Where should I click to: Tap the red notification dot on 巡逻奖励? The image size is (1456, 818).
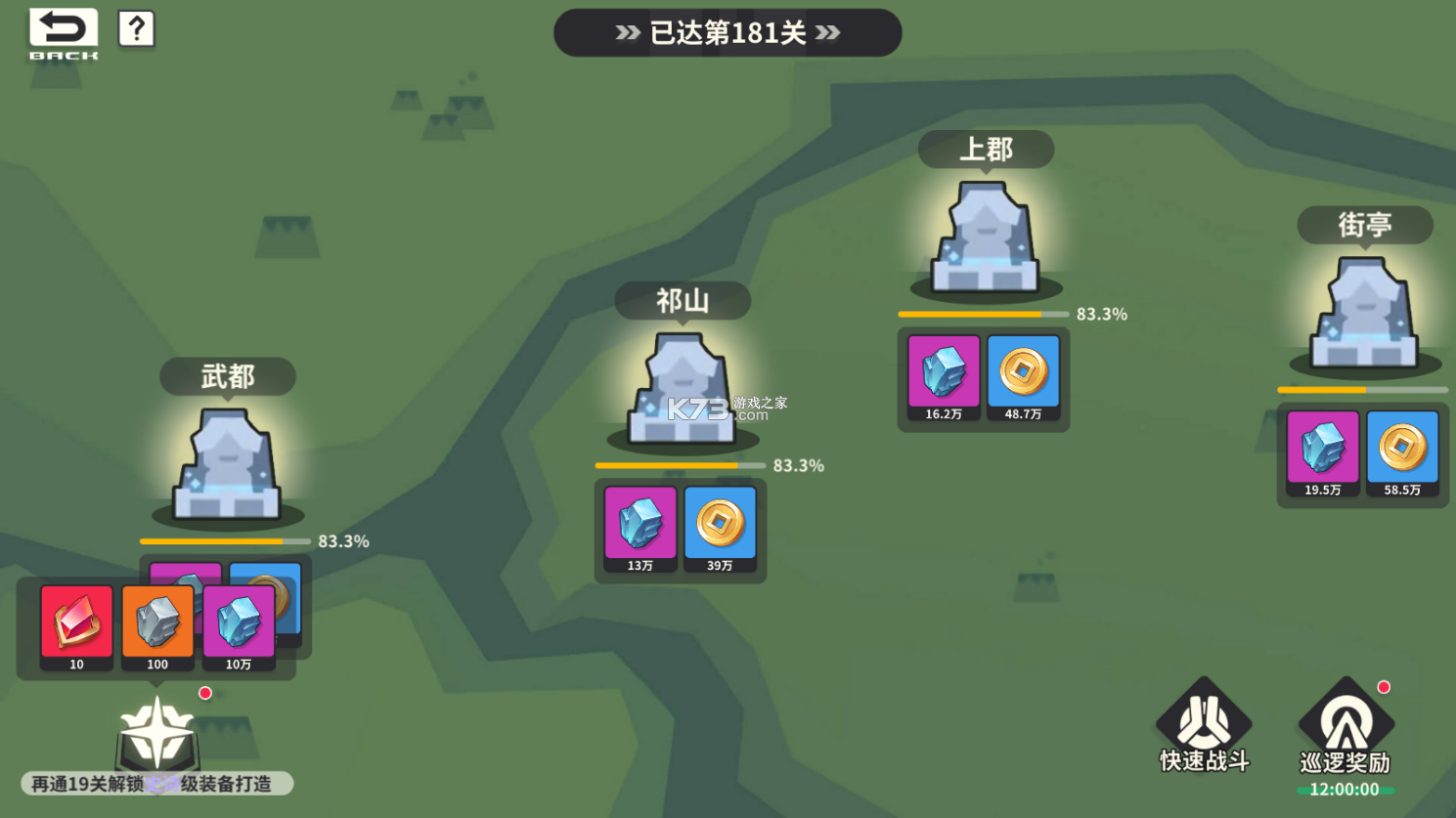1382,686
